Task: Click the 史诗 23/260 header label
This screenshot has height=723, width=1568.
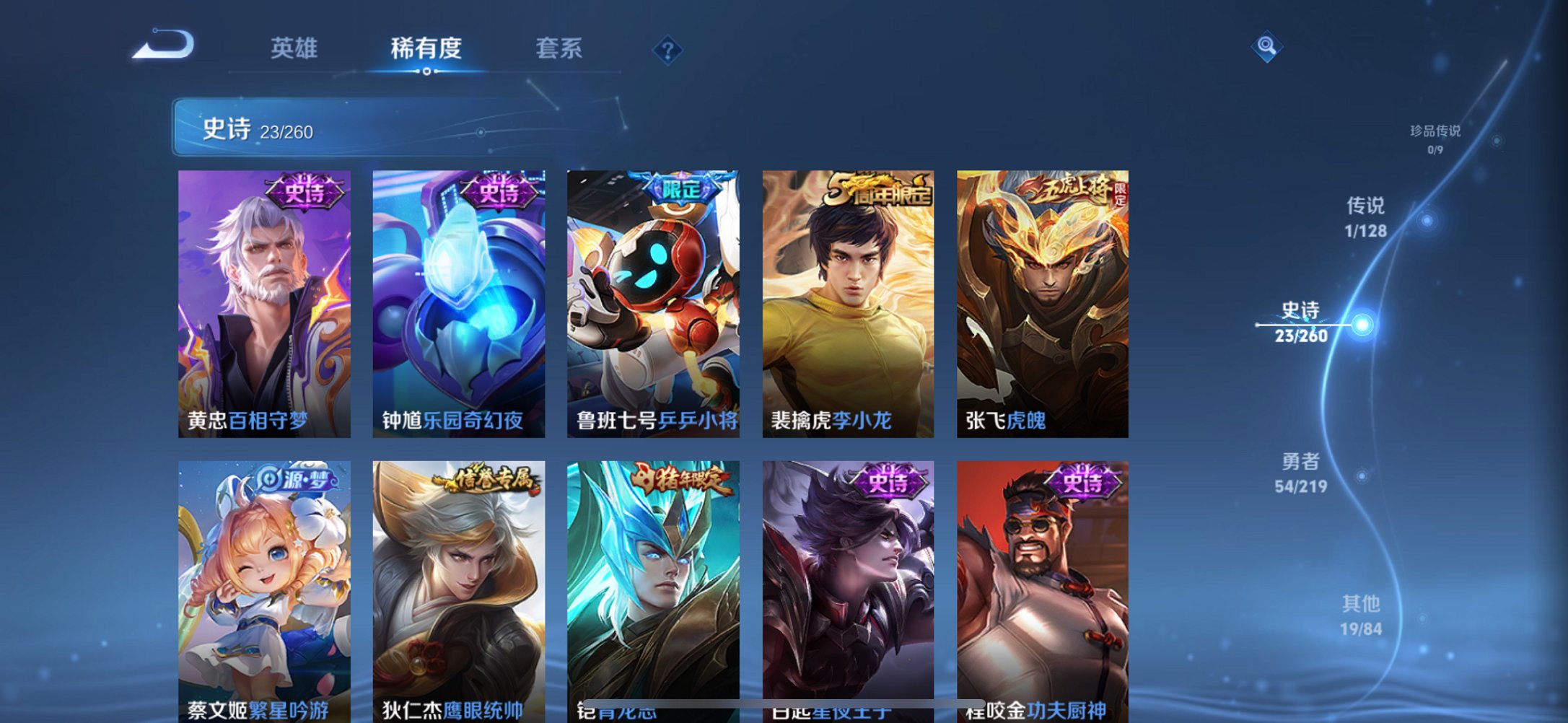Action: pyautogui.click(x=259, y=129)
